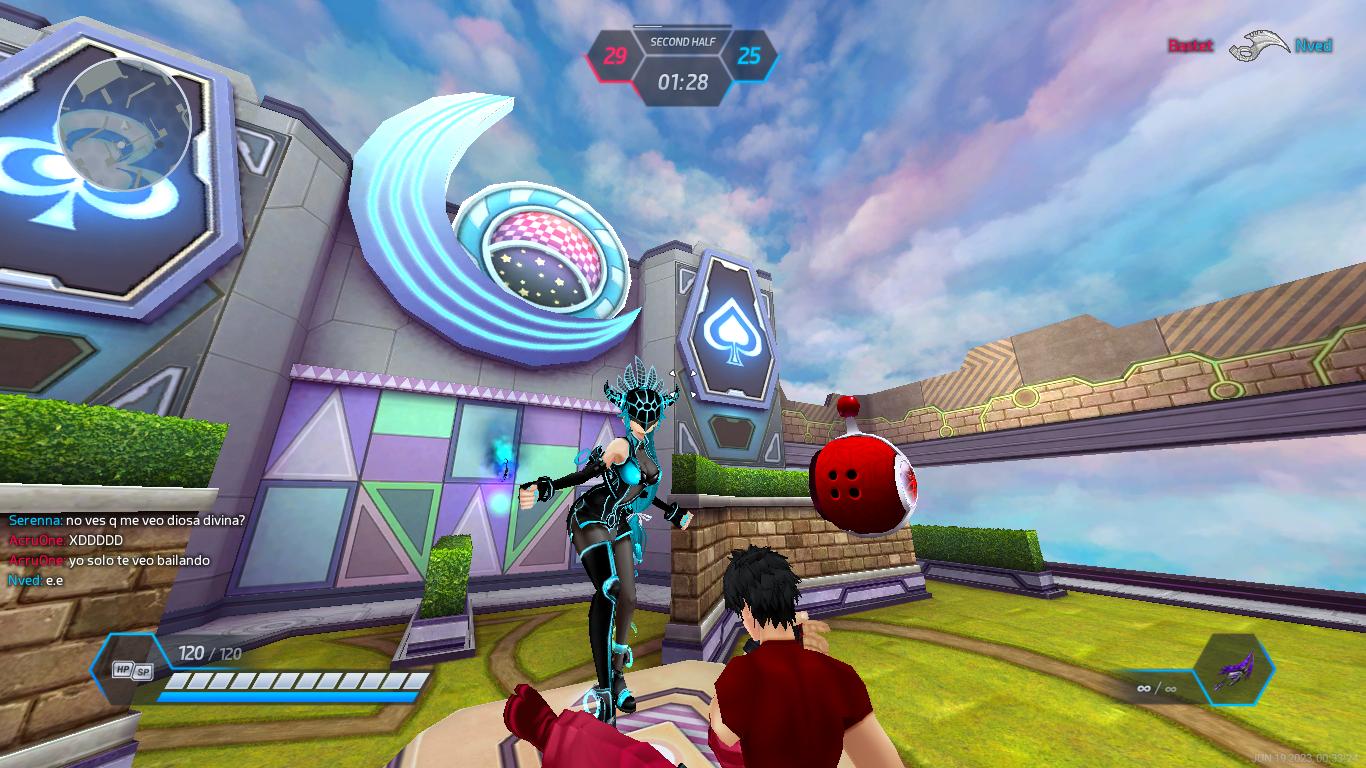Image resolution: width=1366 pixels, height=768 pixels.
Task: Select the purple weapon icon slot
Action: [1233, 670]
